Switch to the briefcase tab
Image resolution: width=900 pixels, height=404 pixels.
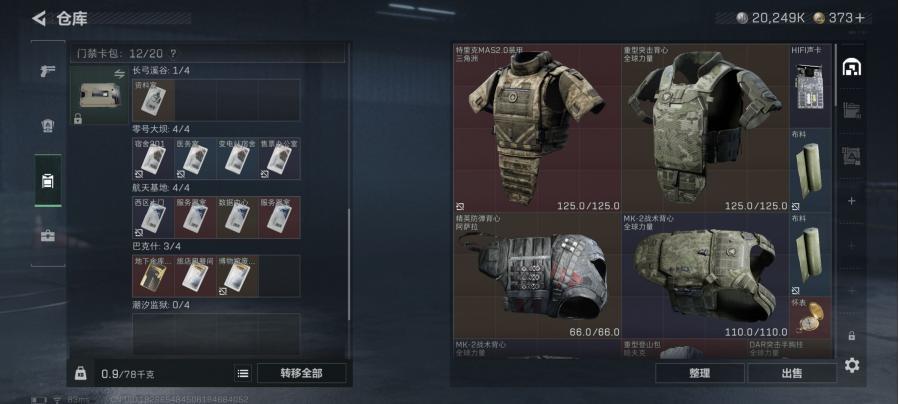coord(47,237)
